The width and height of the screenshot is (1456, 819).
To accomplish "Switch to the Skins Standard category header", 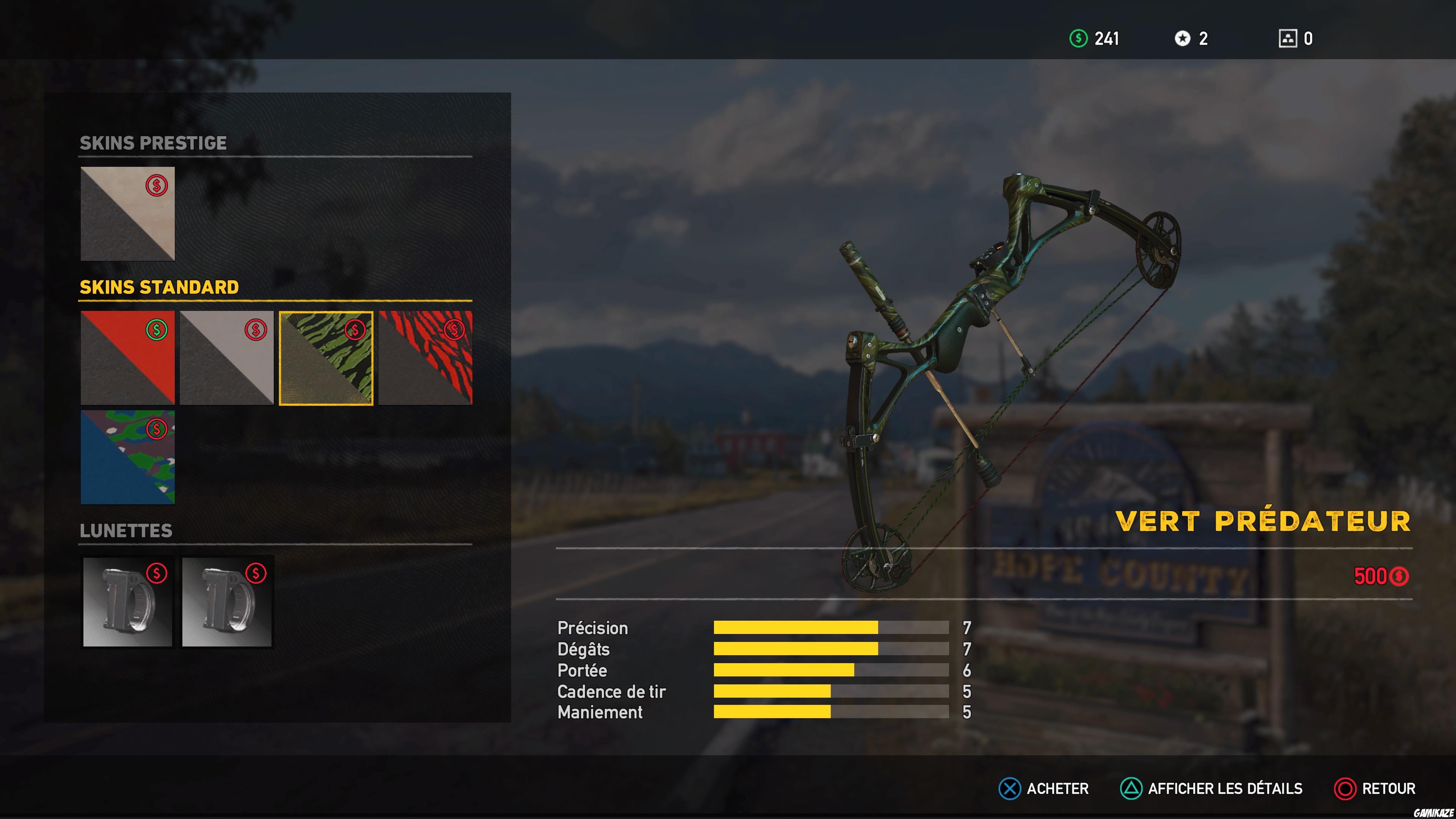I will click(158, 287).
